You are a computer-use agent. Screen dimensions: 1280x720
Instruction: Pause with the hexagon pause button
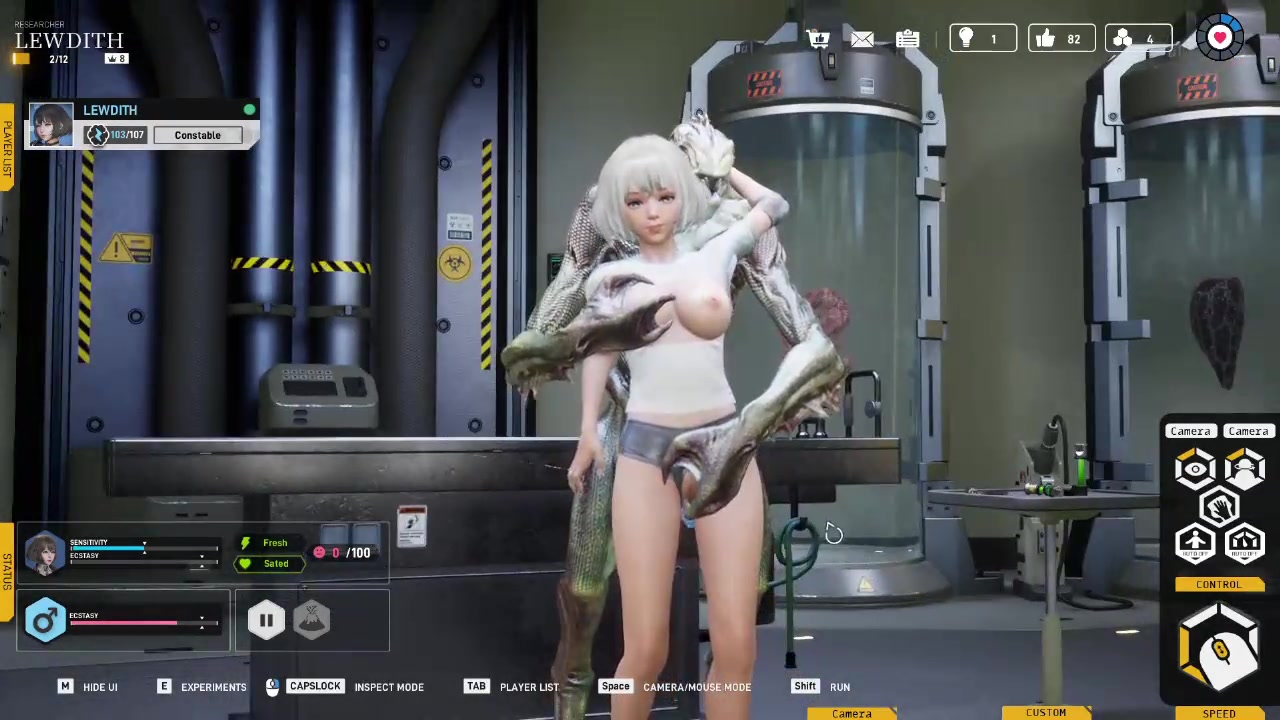click(266, 621)
